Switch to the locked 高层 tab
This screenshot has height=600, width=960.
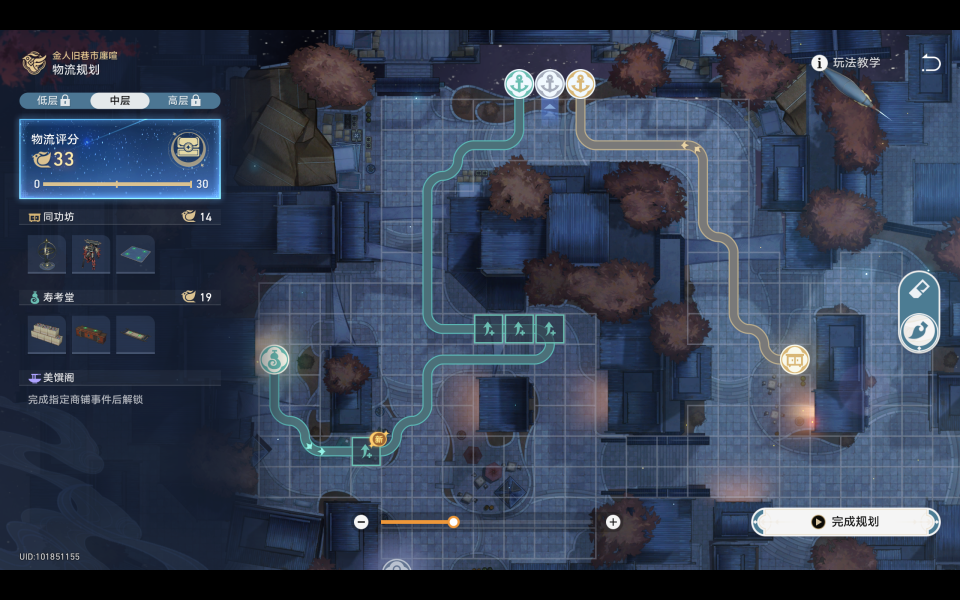point(185,101)
